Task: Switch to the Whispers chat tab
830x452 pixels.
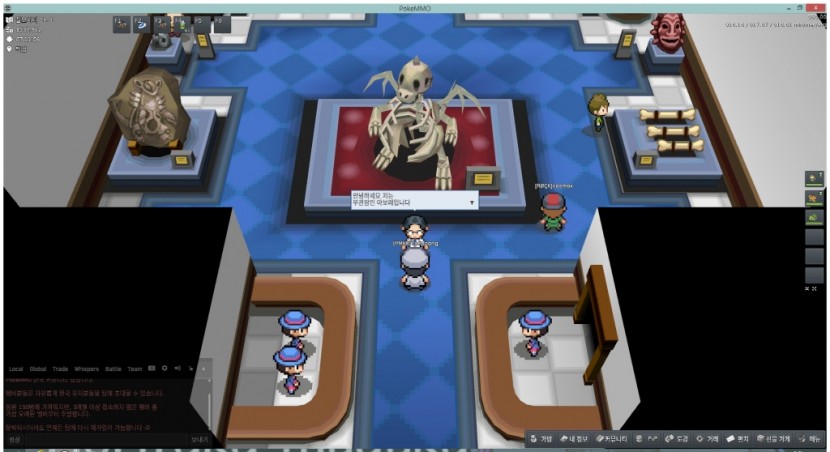Action: (87, 369)
